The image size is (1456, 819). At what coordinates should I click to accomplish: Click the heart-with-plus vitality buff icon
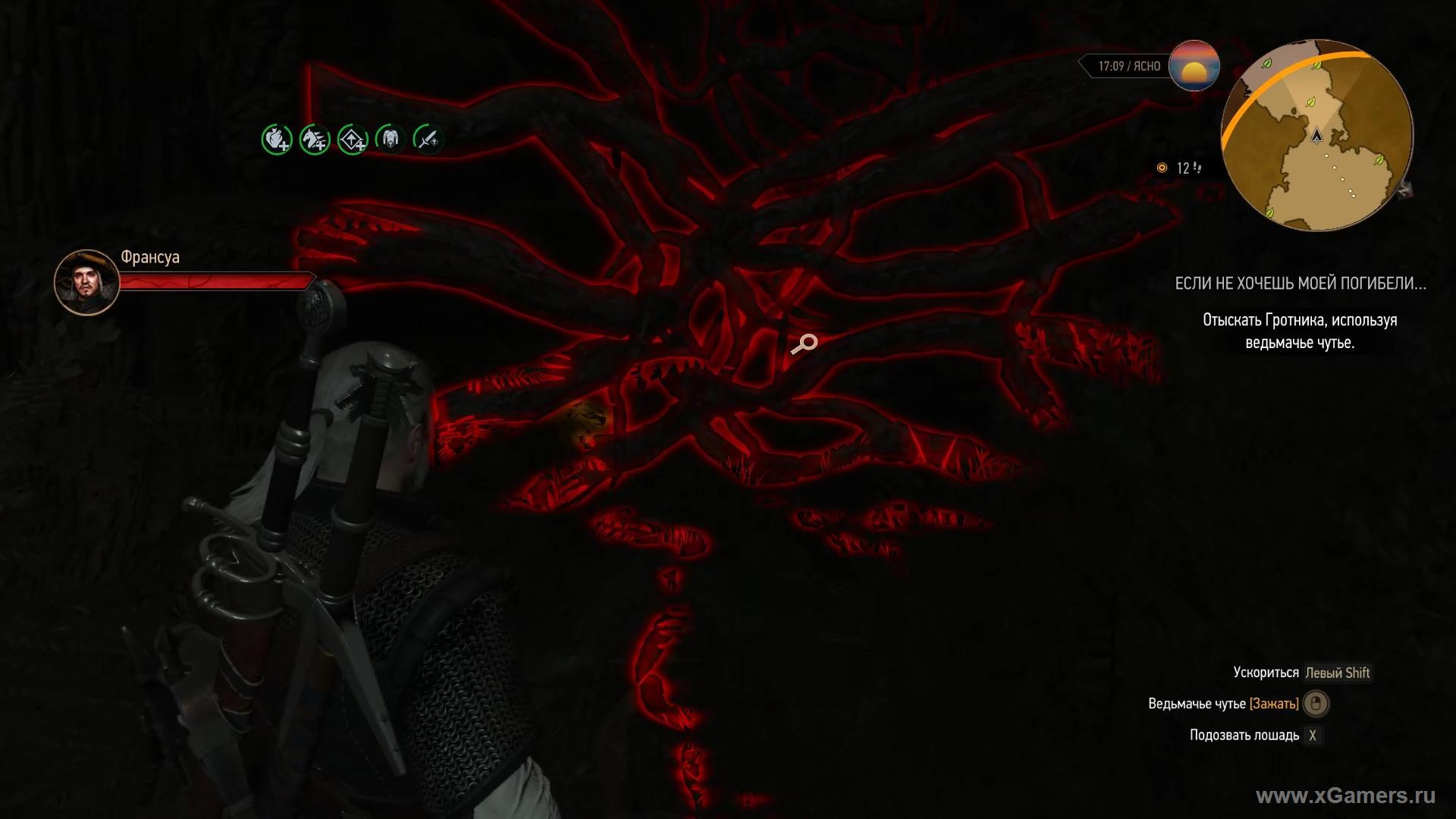pos(277,140)
